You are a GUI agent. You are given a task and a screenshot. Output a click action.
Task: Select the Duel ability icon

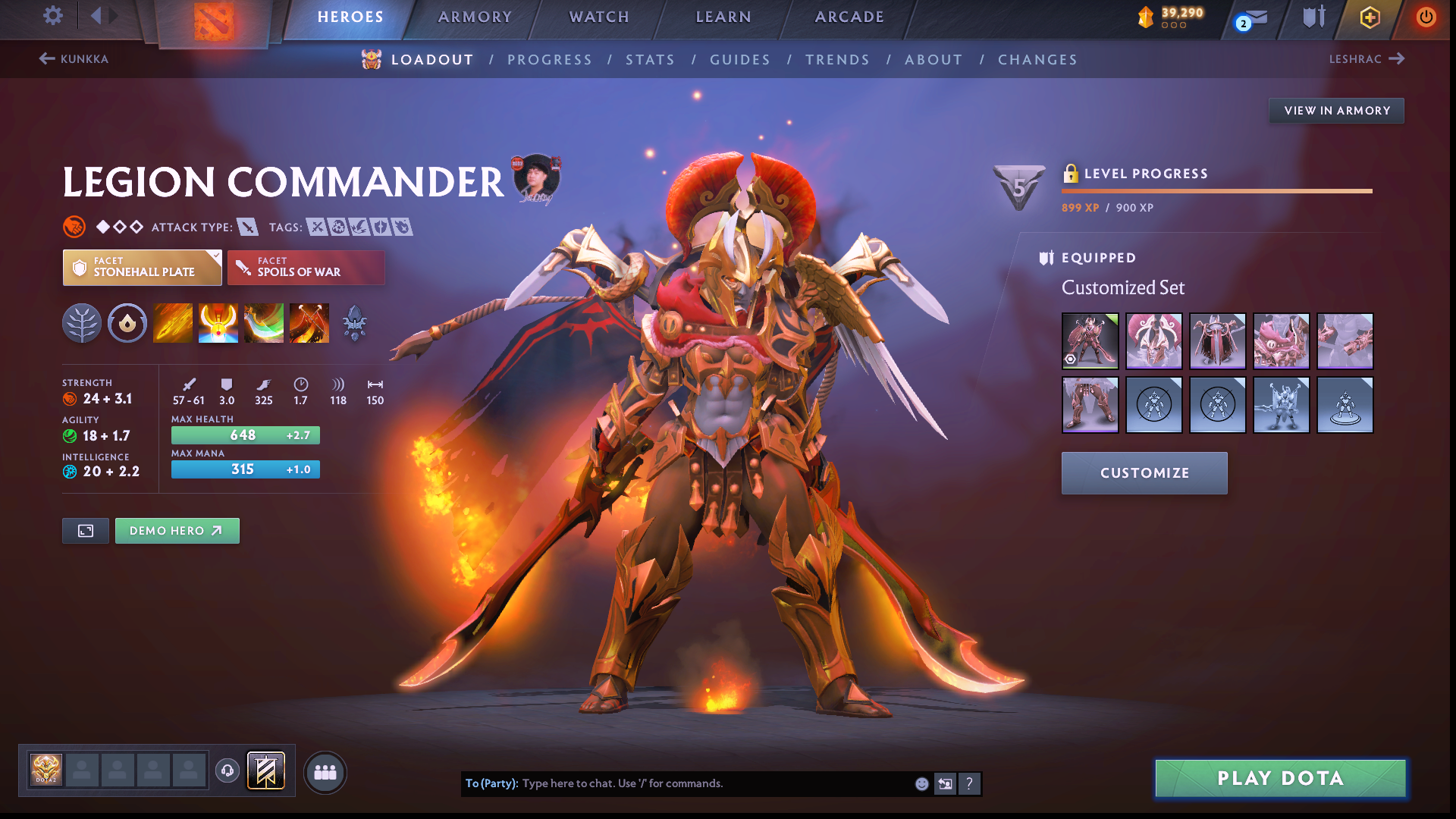point(309,323)
